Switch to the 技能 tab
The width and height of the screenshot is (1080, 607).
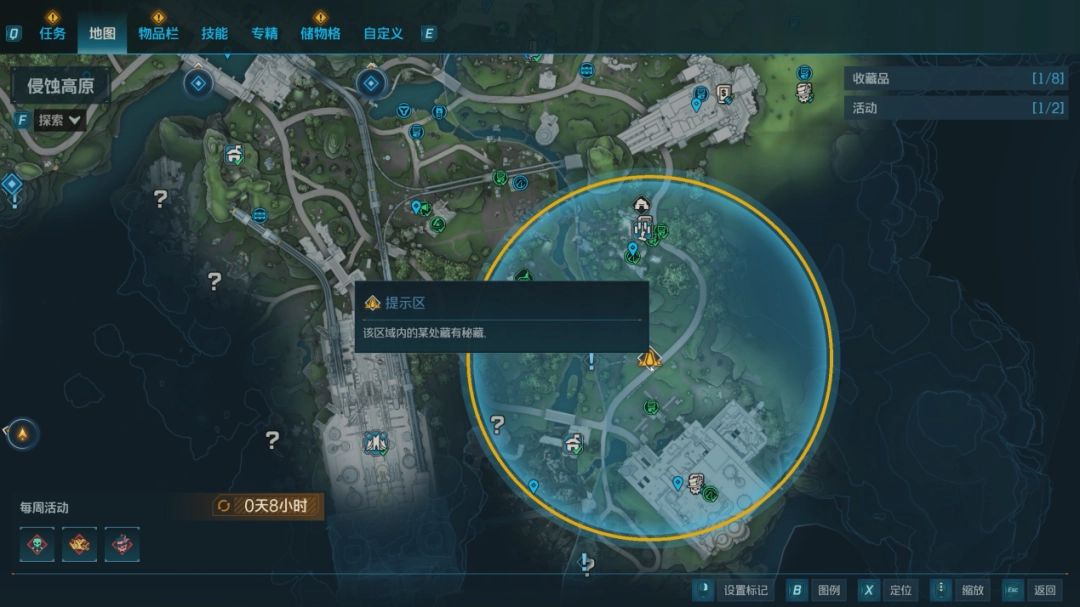(214, 33)
